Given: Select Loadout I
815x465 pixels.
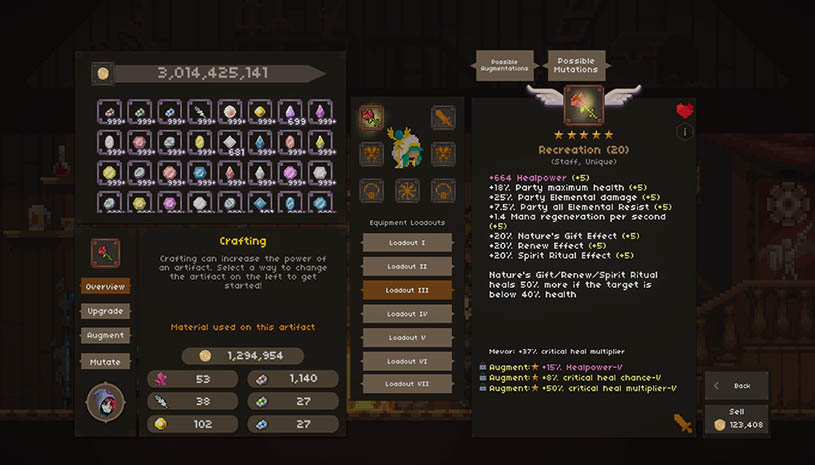Looking at the screenshot, I should [x=407, y=243].
